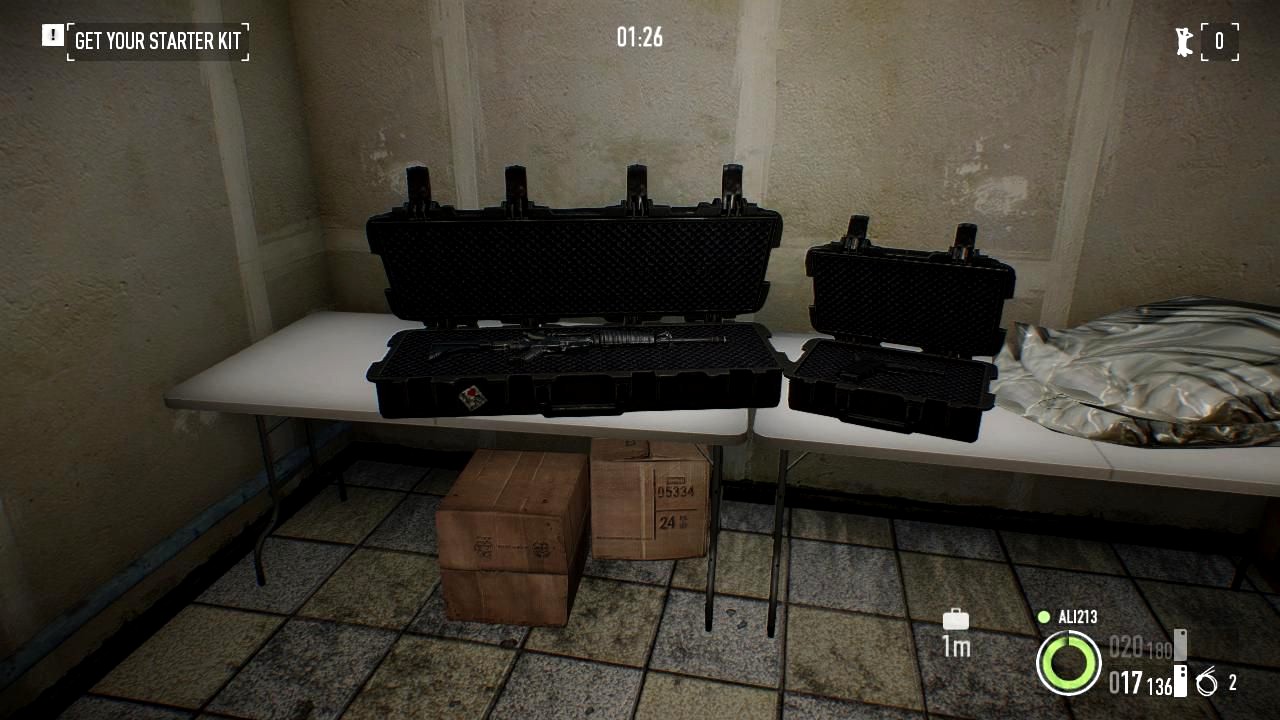Click the Get Your Starter Kit objective

coord(157,41)
